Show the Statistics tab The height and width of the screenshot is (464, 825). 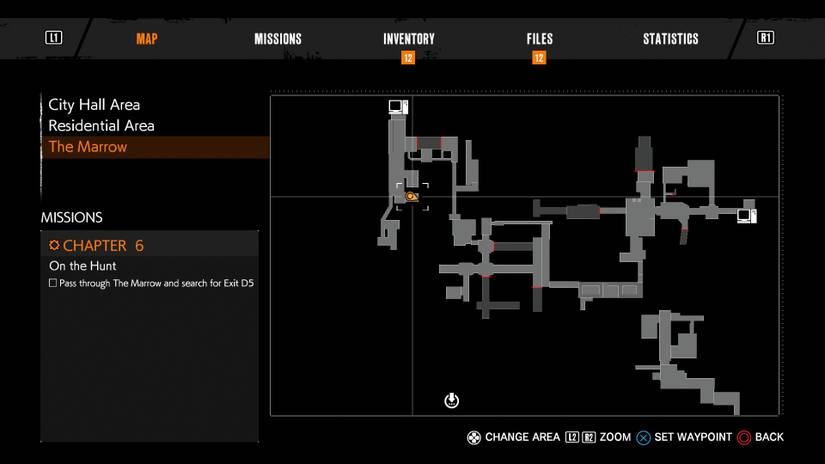(670, 39)
